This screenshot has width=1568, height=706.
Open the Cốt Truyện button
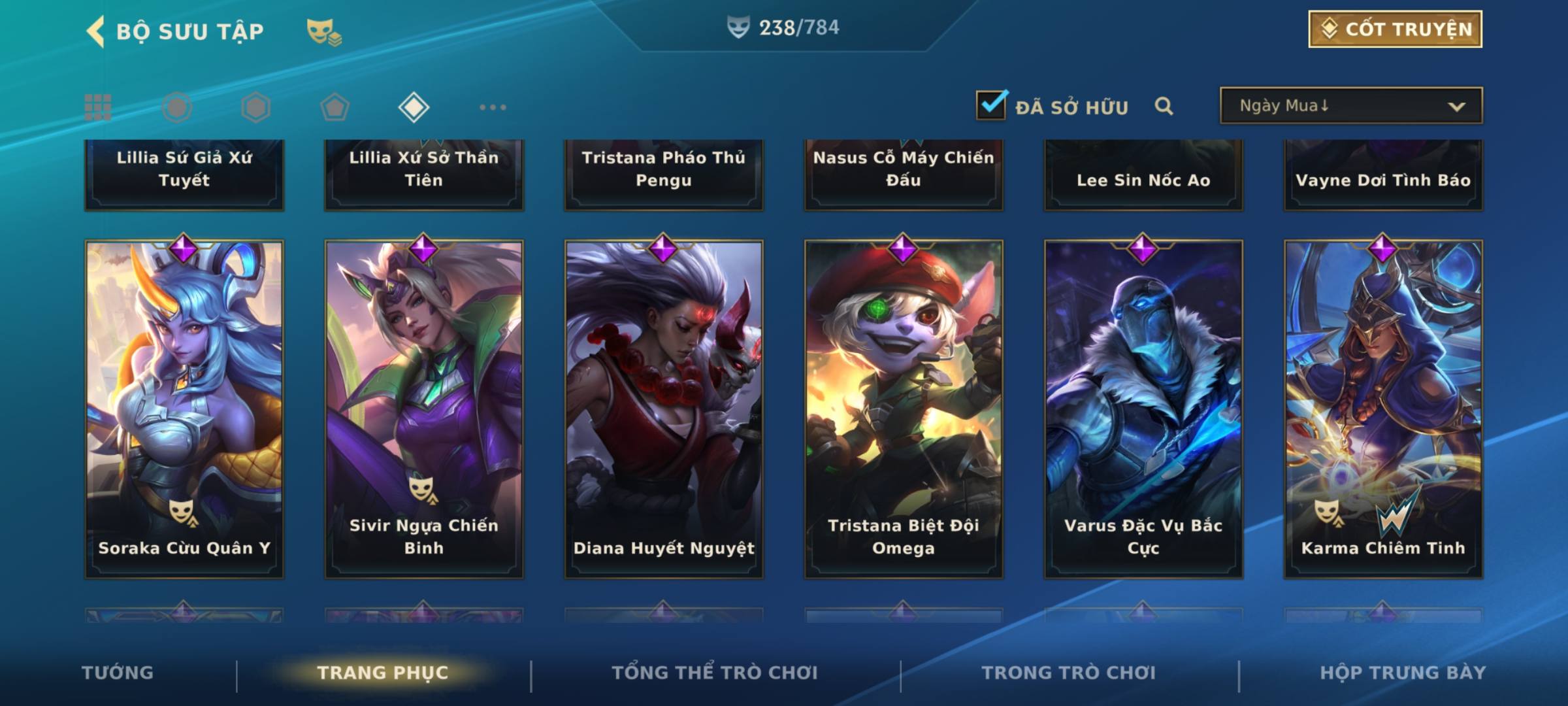1395,29
